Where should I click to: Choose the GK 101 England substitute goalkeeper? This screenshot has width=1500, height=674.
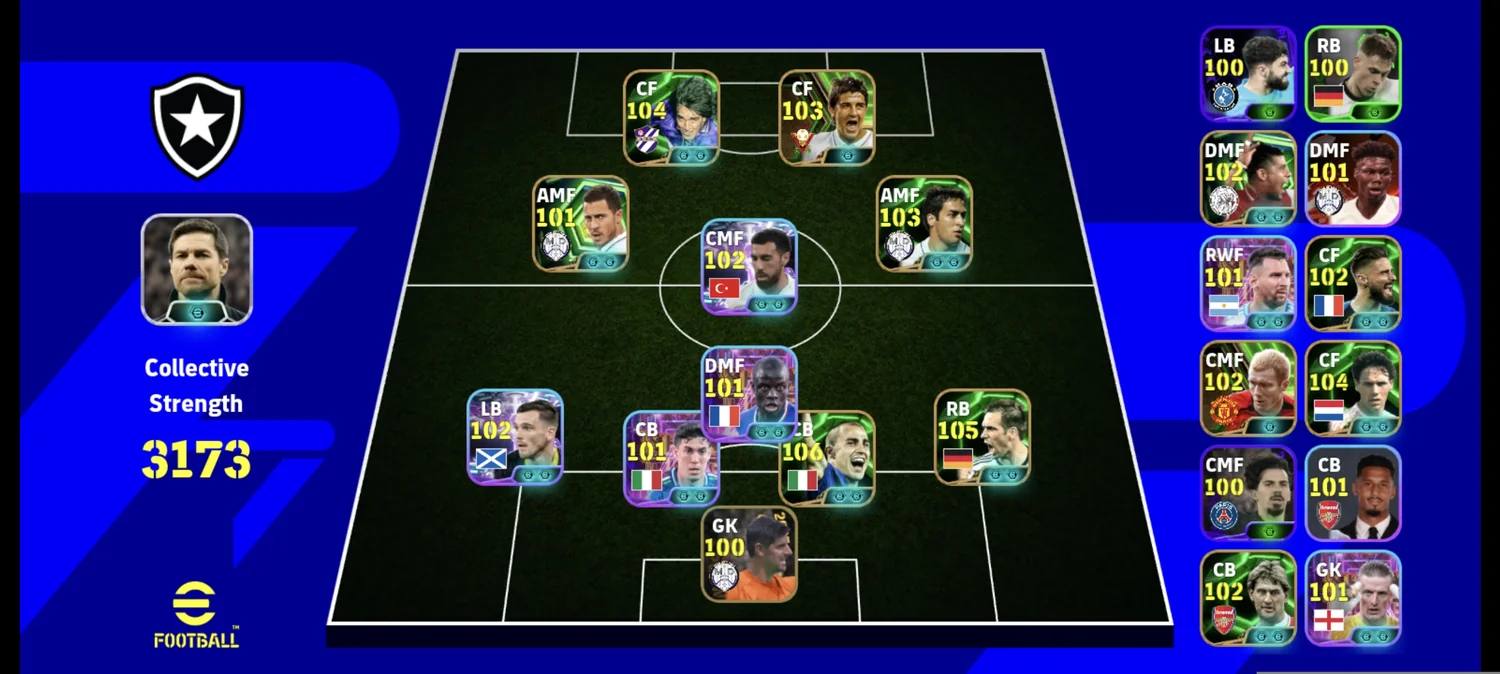pos(1353,598)
